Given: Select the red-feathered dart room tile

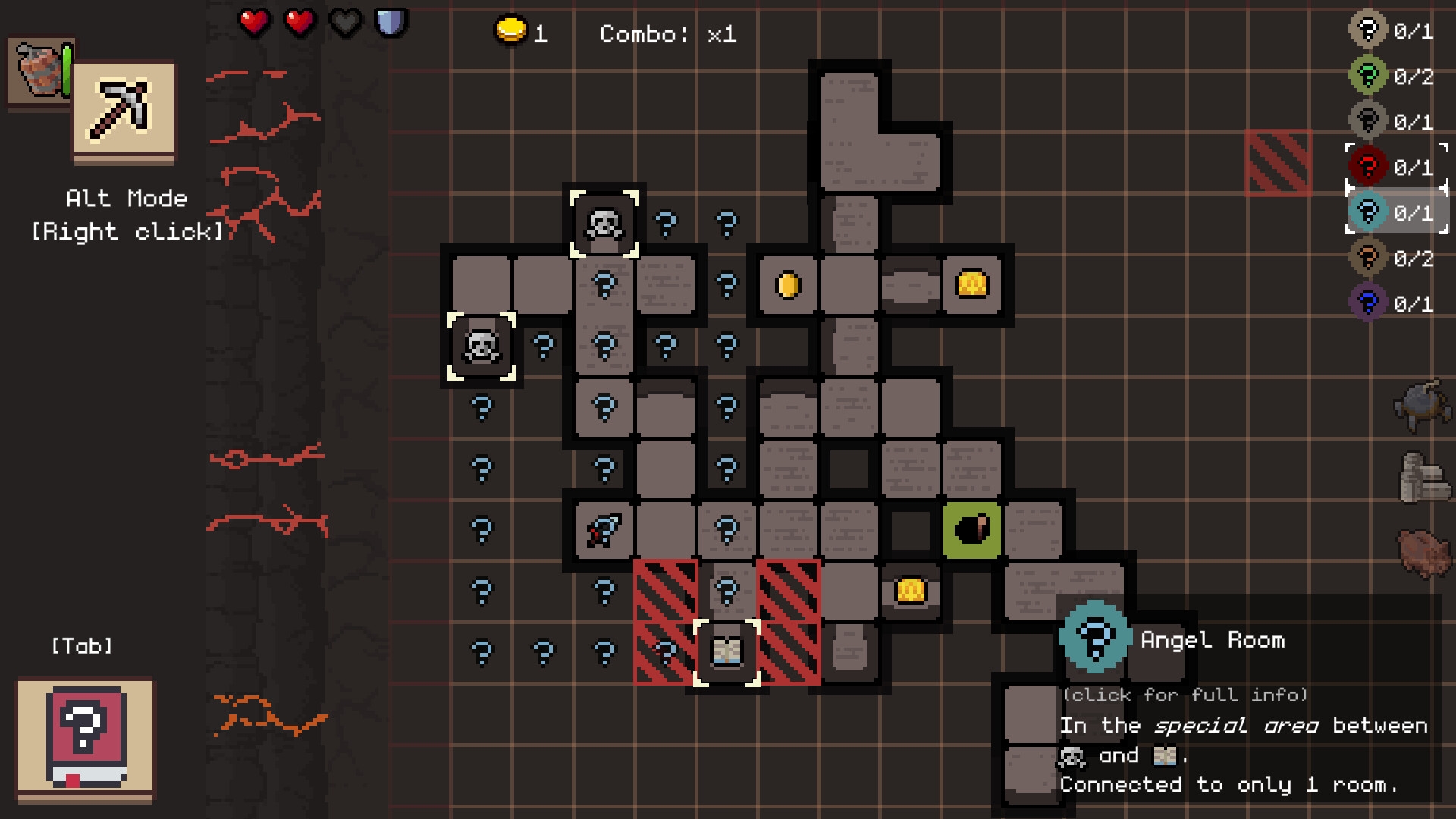Looking at the screenshot, I should tap(604, 529).
